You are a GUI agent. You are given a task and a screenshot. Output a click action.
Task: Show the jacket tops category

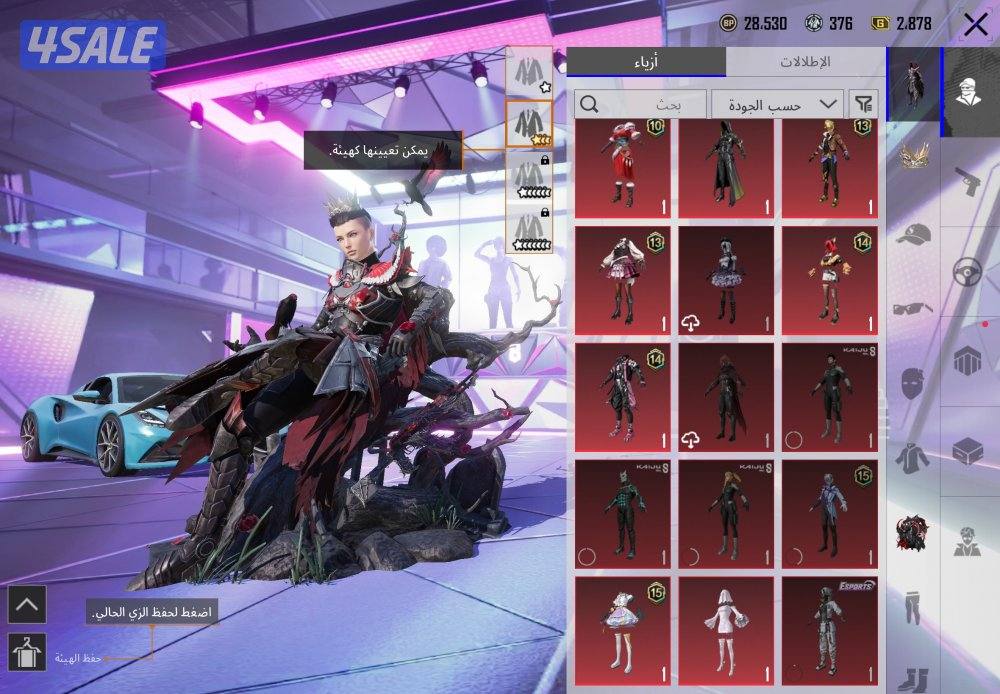pos(913,456)
